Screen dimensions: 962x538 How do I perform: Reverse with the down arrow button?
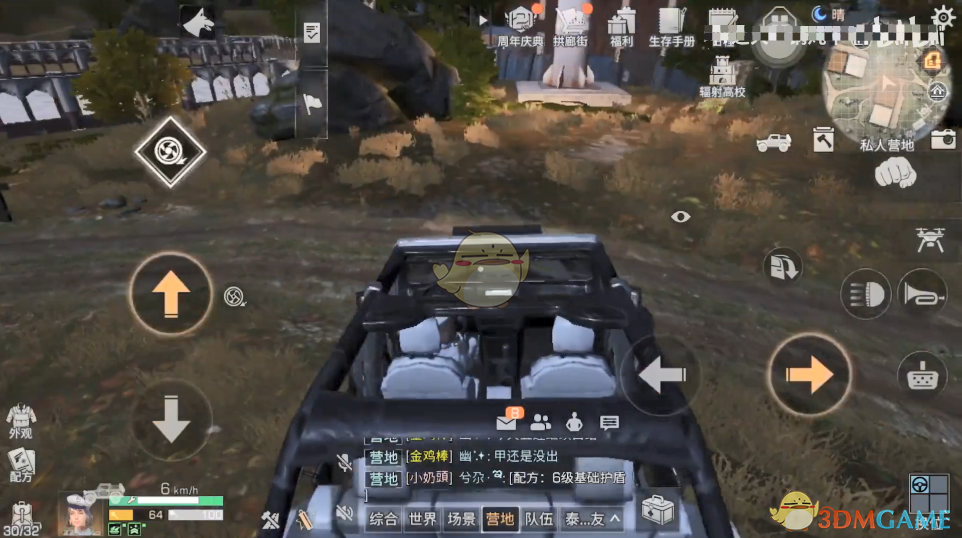pos(171,420)
